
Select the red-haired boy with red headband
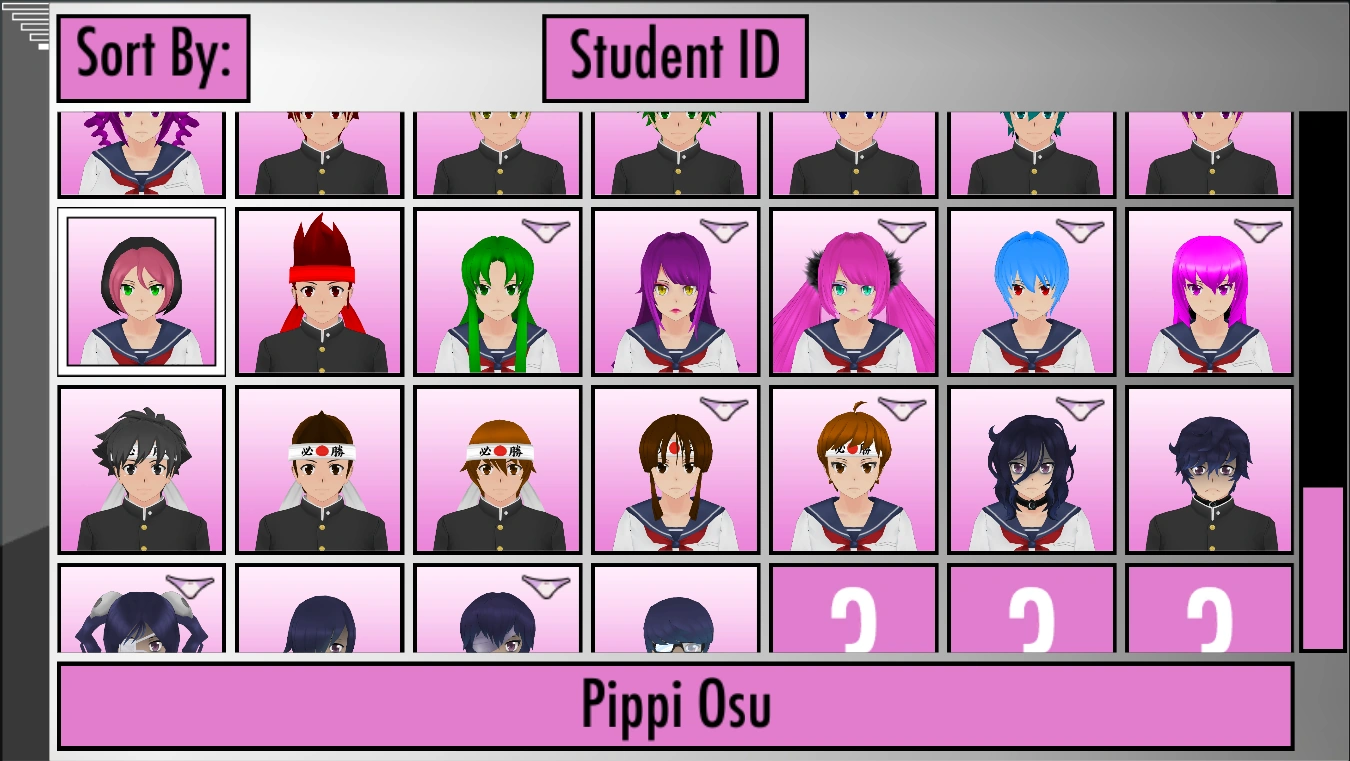pyautogui.click(x=319, y=292)
